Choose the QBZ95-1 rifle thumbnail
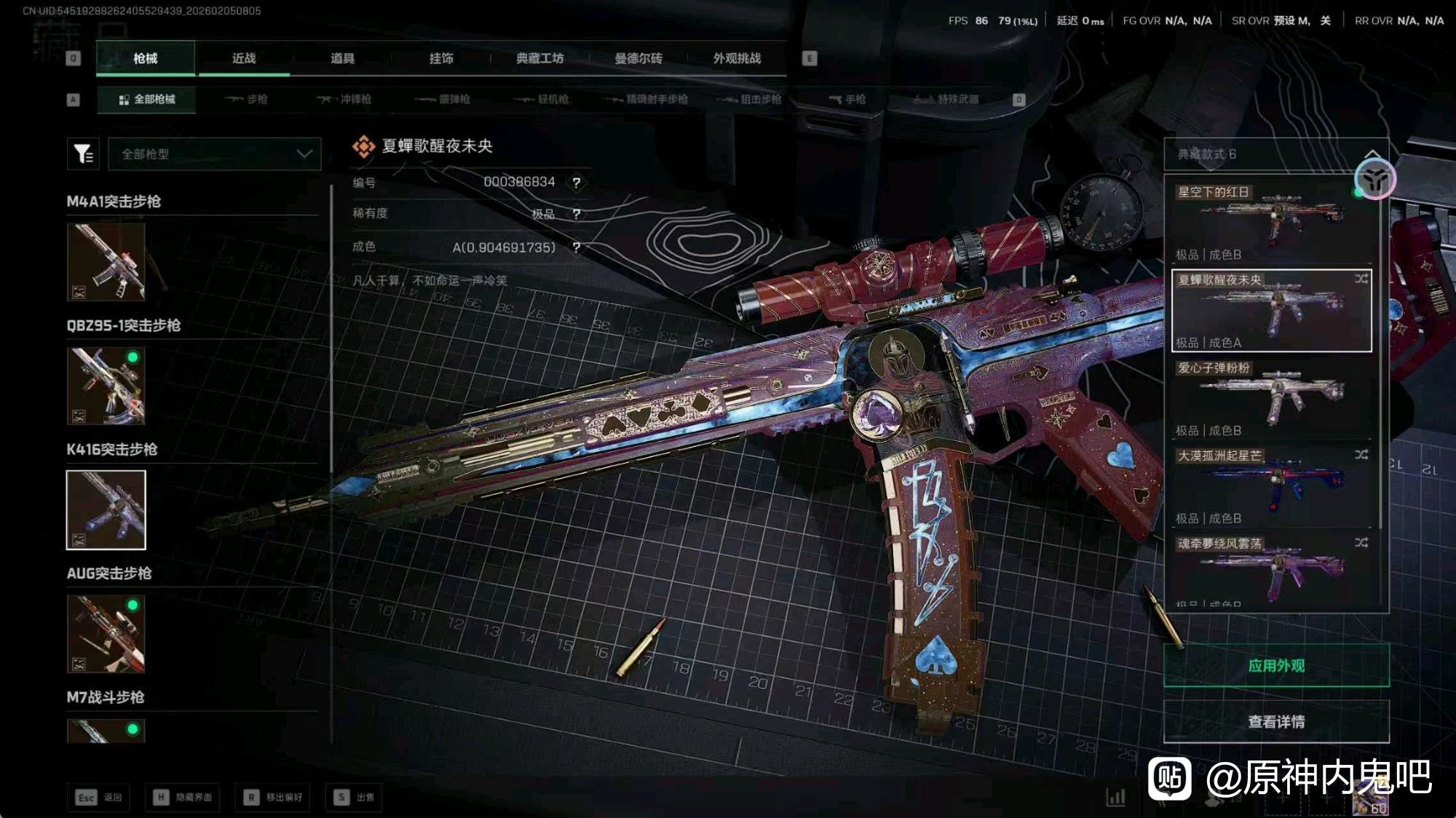The width and height of the screenshot is (1456, 818). [106, 386]
